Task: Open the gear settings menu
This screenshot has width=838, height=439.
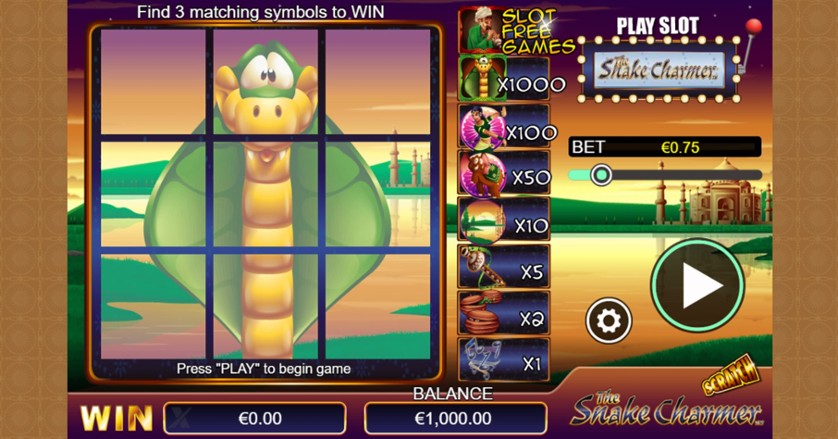Action: pyautogui.click(x=608, y=320)
